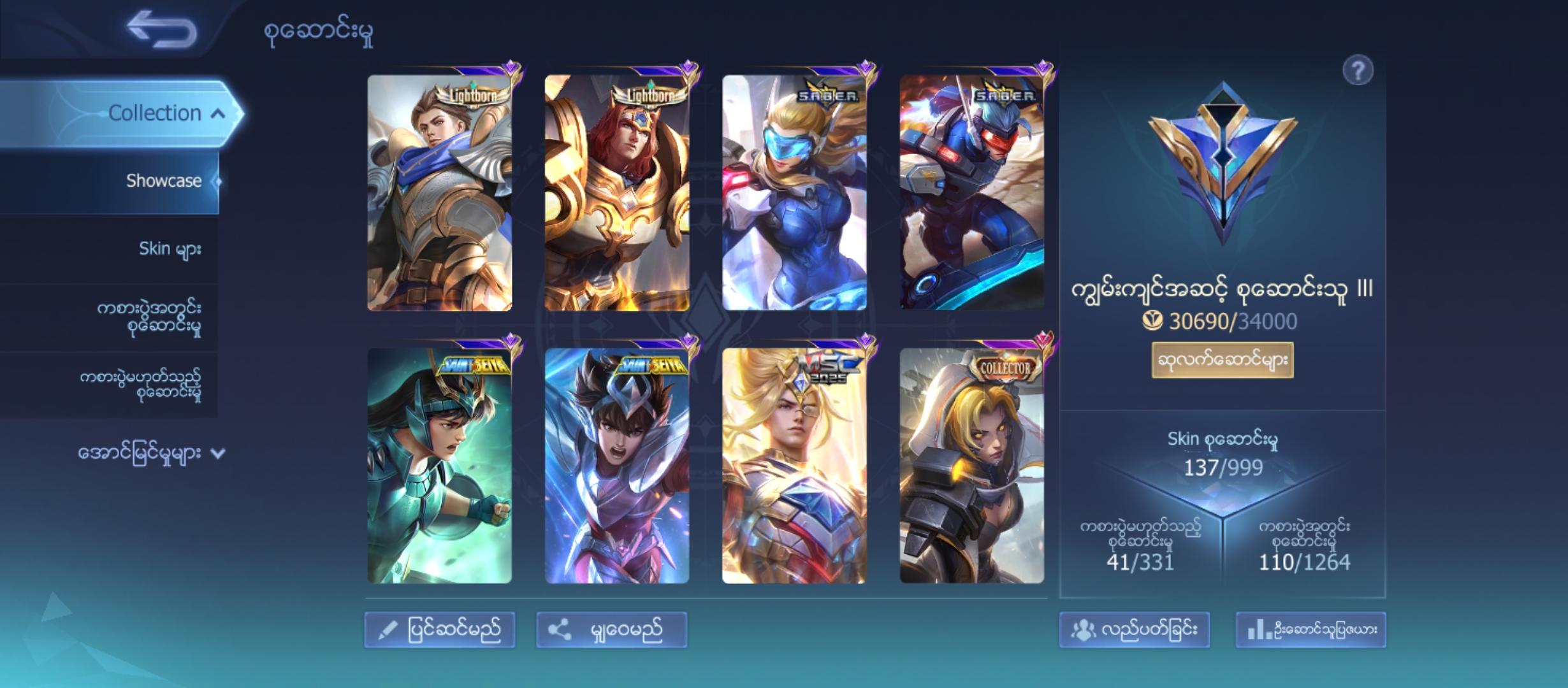Collapse the Collection menu section

click(218, 114)
